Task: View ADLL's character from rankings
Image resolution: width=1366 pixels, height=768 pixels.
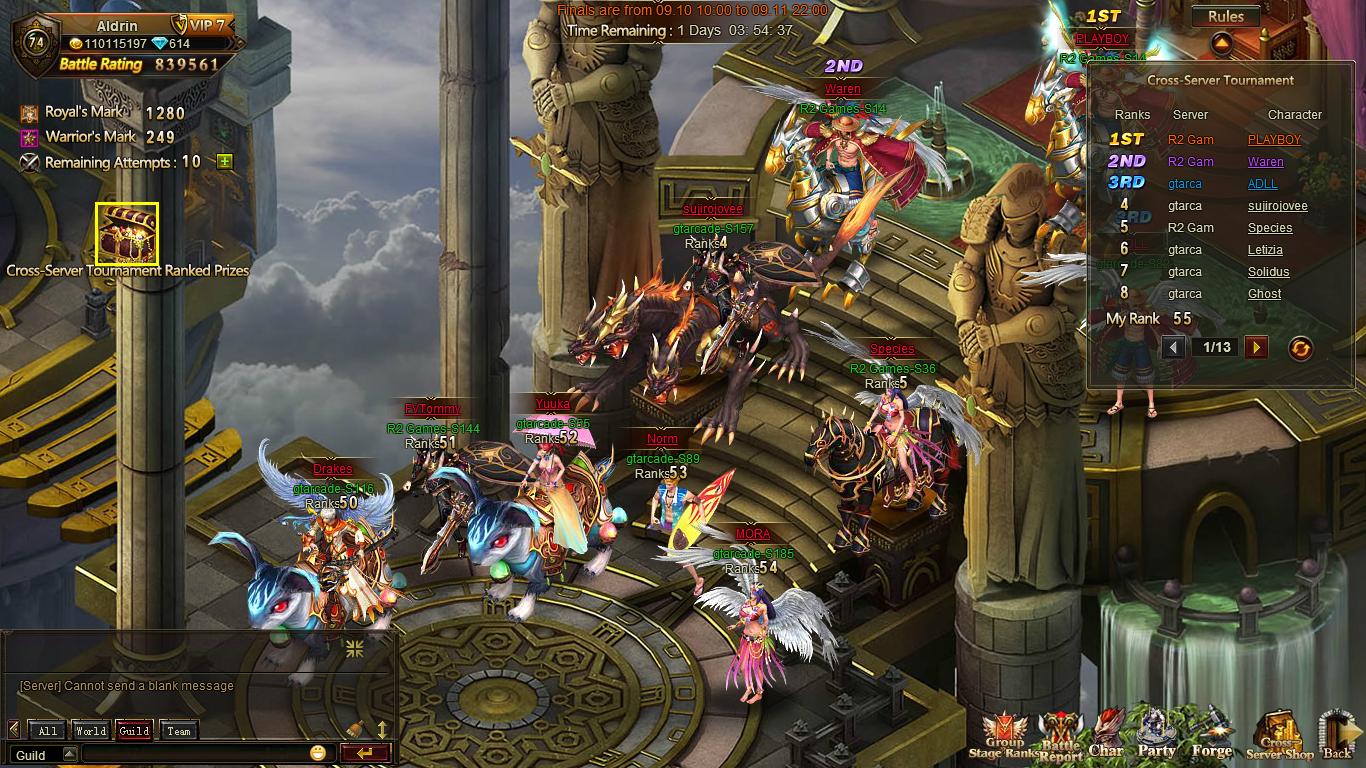Action: click(1262, 184)
